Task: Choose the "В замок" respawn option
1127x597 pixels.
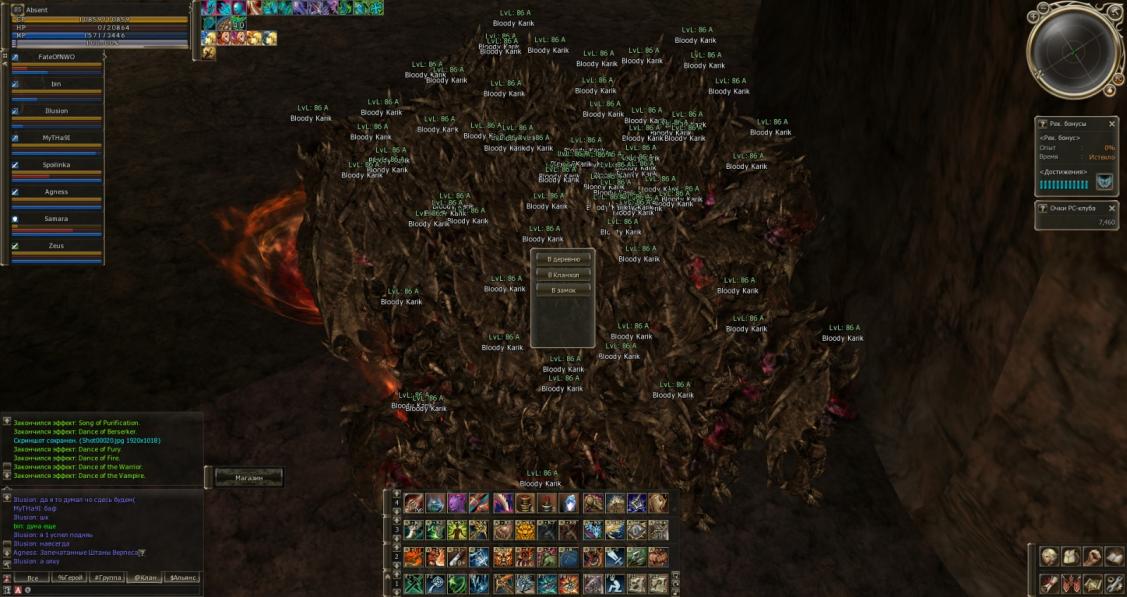Action: point(563,290)
